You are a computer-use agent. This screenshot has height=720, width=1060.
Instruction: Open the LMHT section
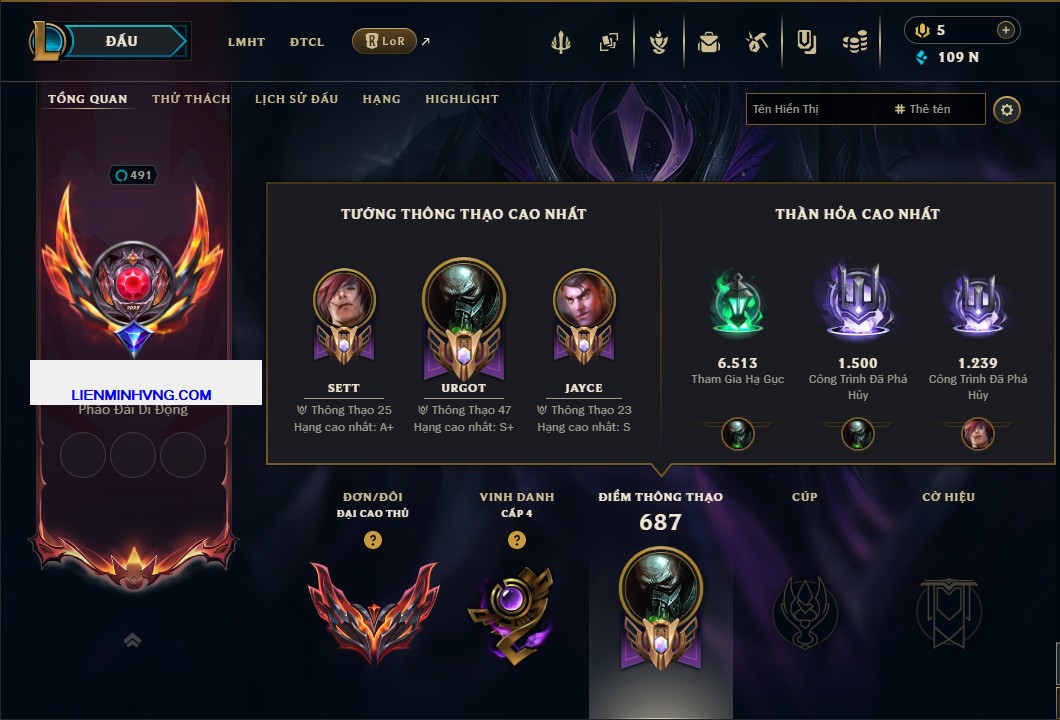[246, 42]
